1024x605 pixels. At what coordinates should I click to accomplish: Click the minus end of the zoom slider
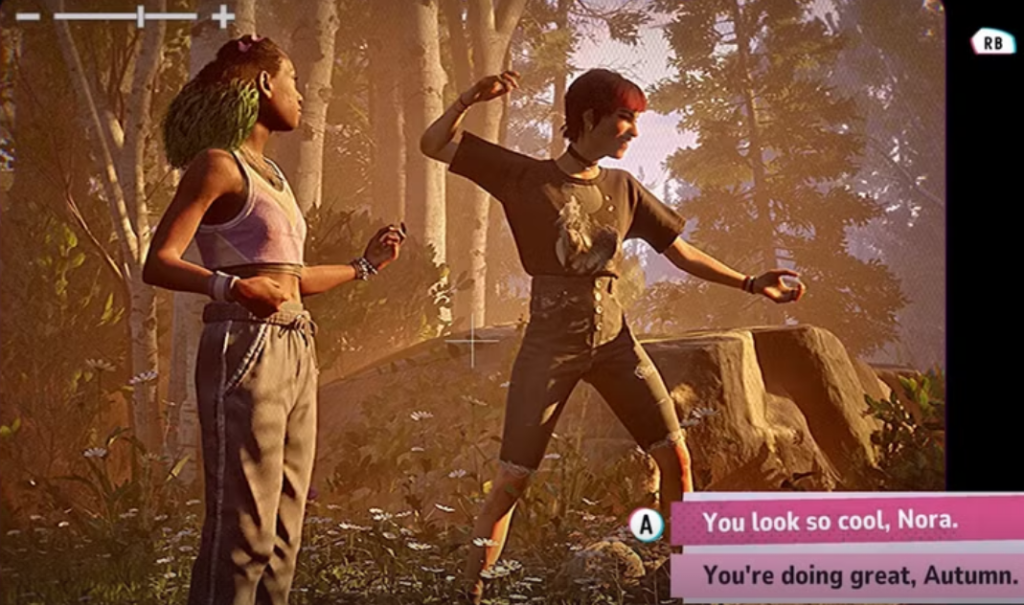click(27, 16)
